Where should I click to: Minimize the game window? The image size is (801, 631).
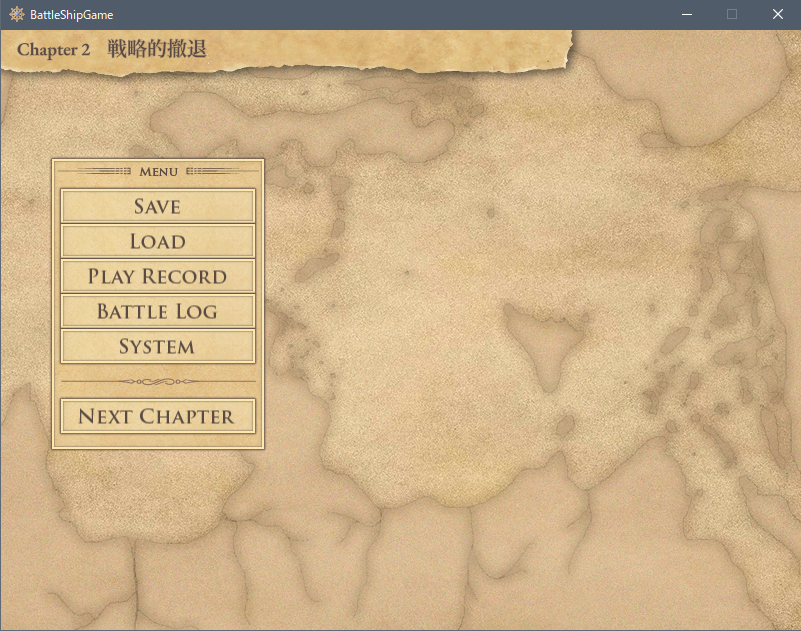(x=687, y=14)
